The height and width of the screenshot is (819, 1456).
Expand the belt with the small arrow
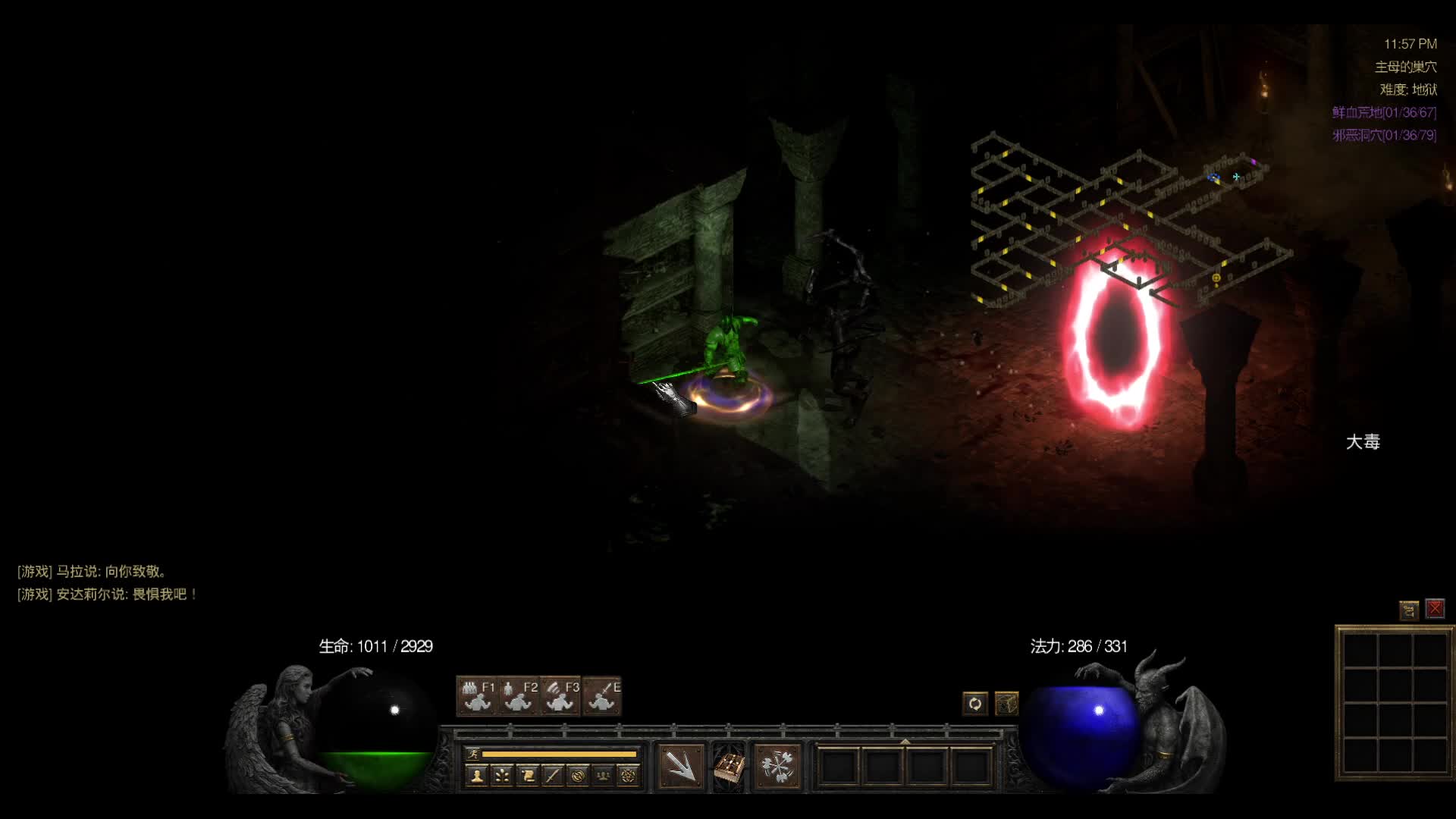click(905, 741)
